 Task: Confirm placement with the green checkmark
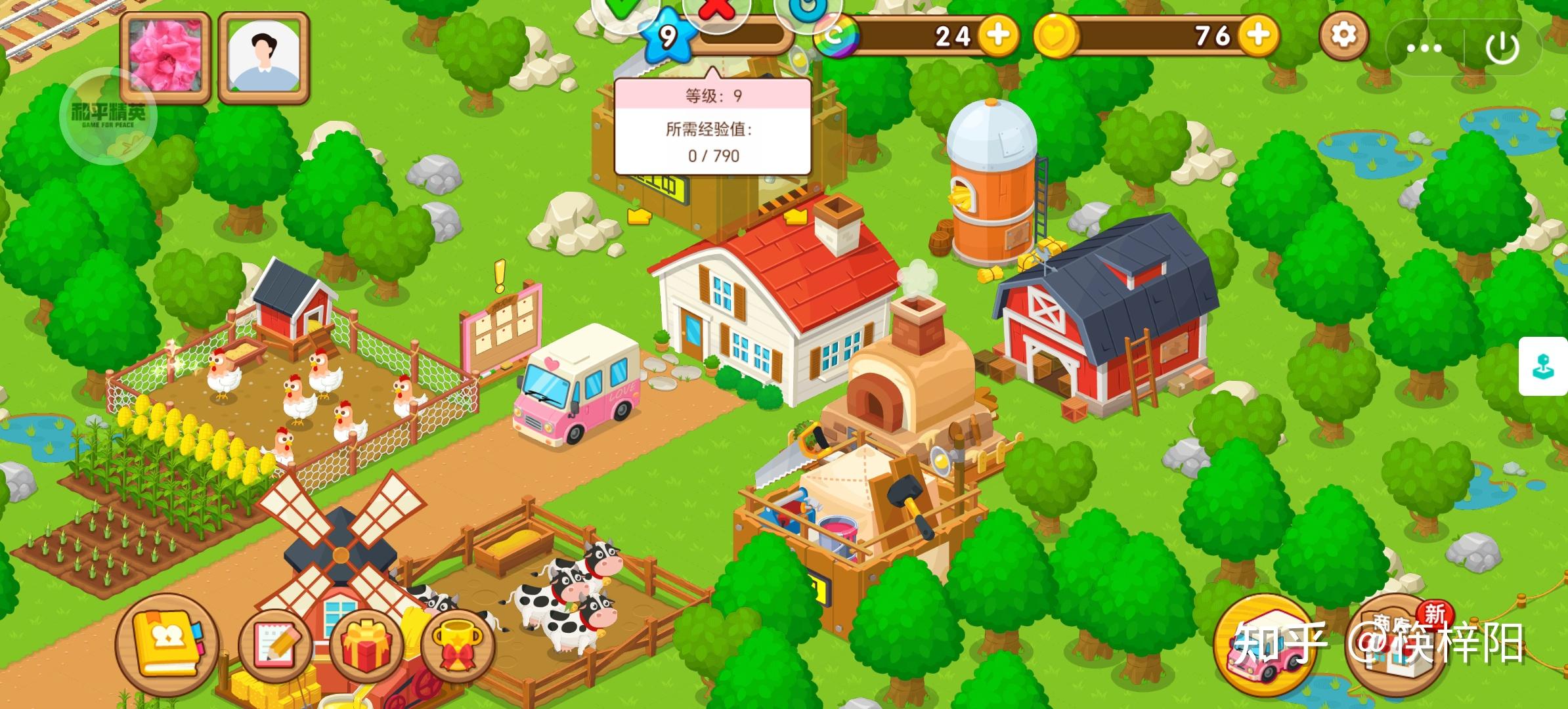(626, 11)
